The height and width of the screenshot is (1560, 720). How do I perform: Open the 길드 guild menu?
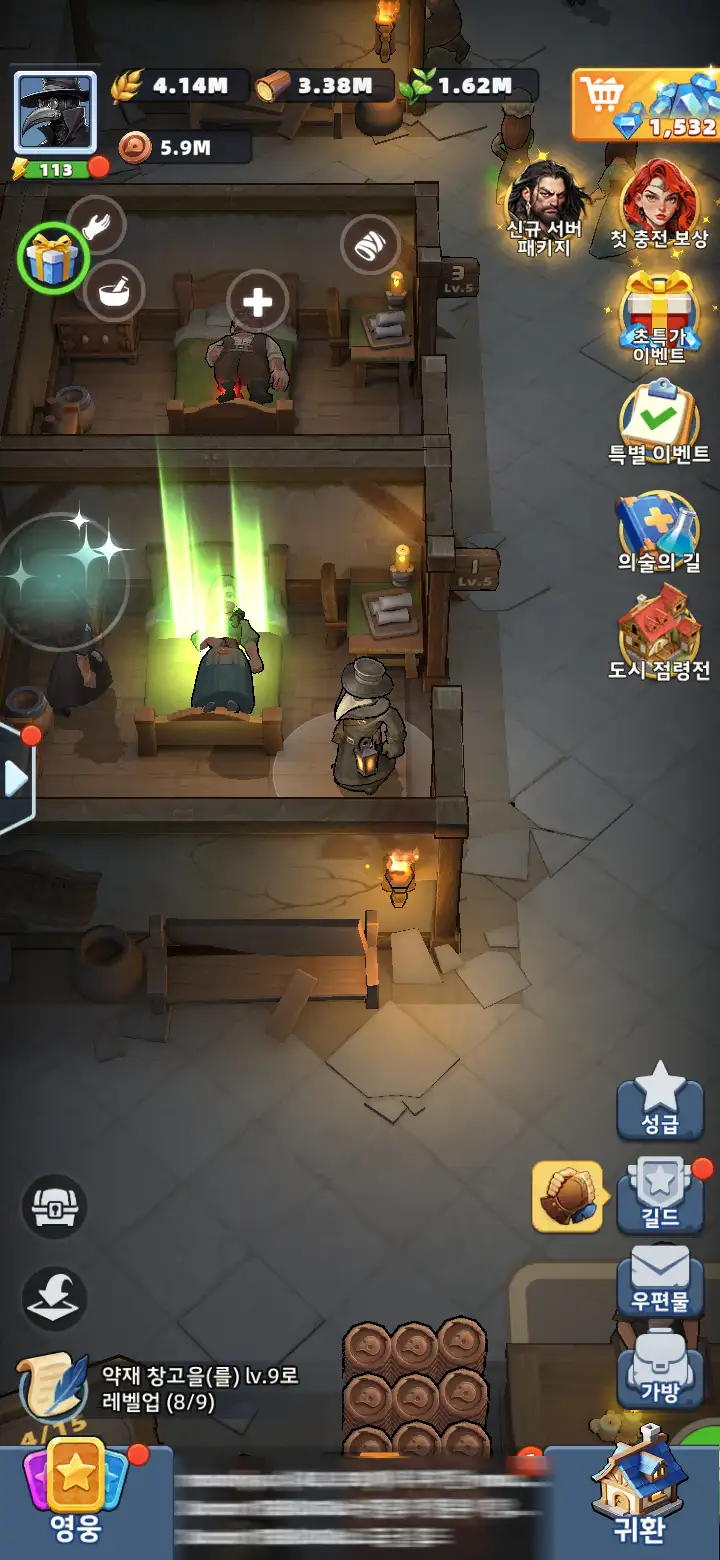point(660,1195)
